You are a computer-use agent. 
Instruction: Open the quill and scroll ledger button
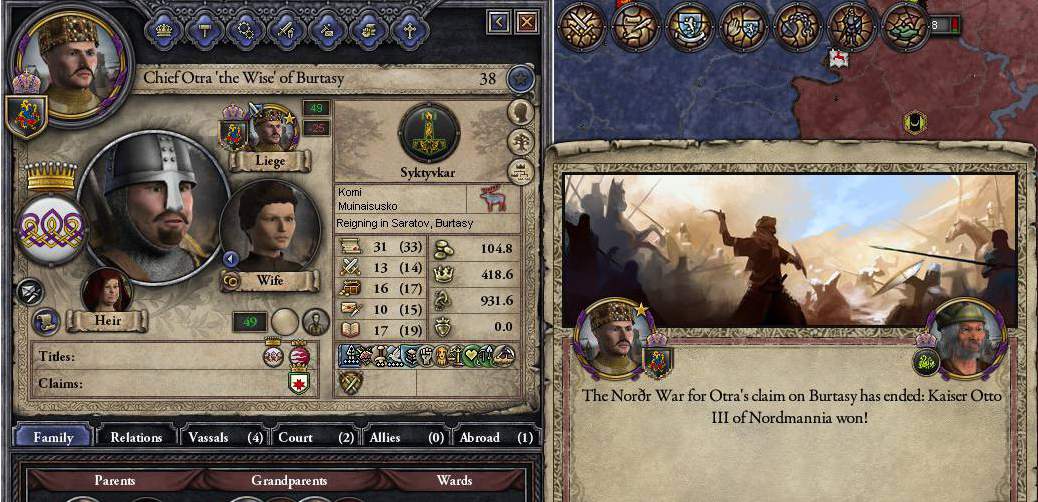click(636, 25)
